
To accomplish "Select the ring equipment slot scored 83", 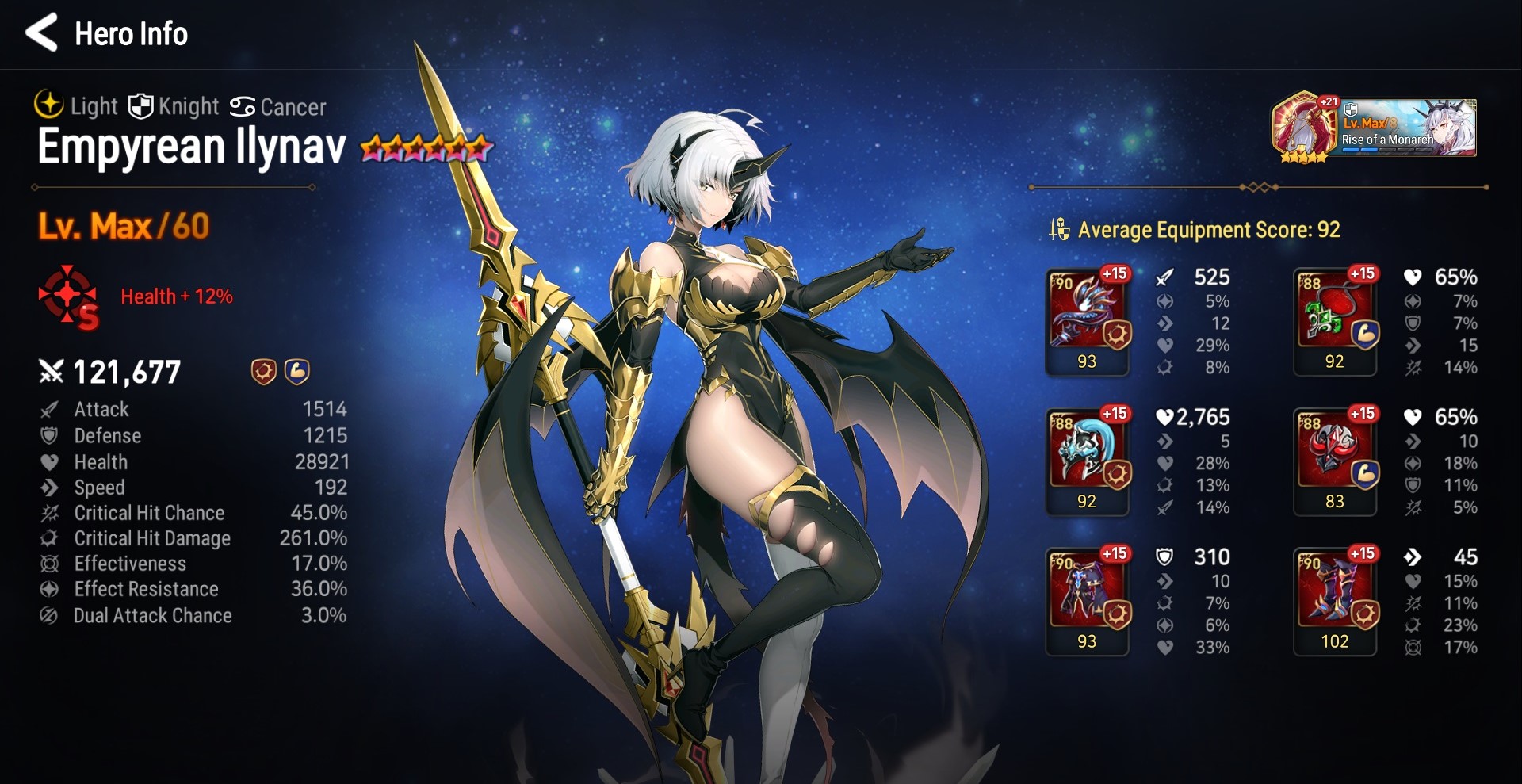I will point(1335,460).
